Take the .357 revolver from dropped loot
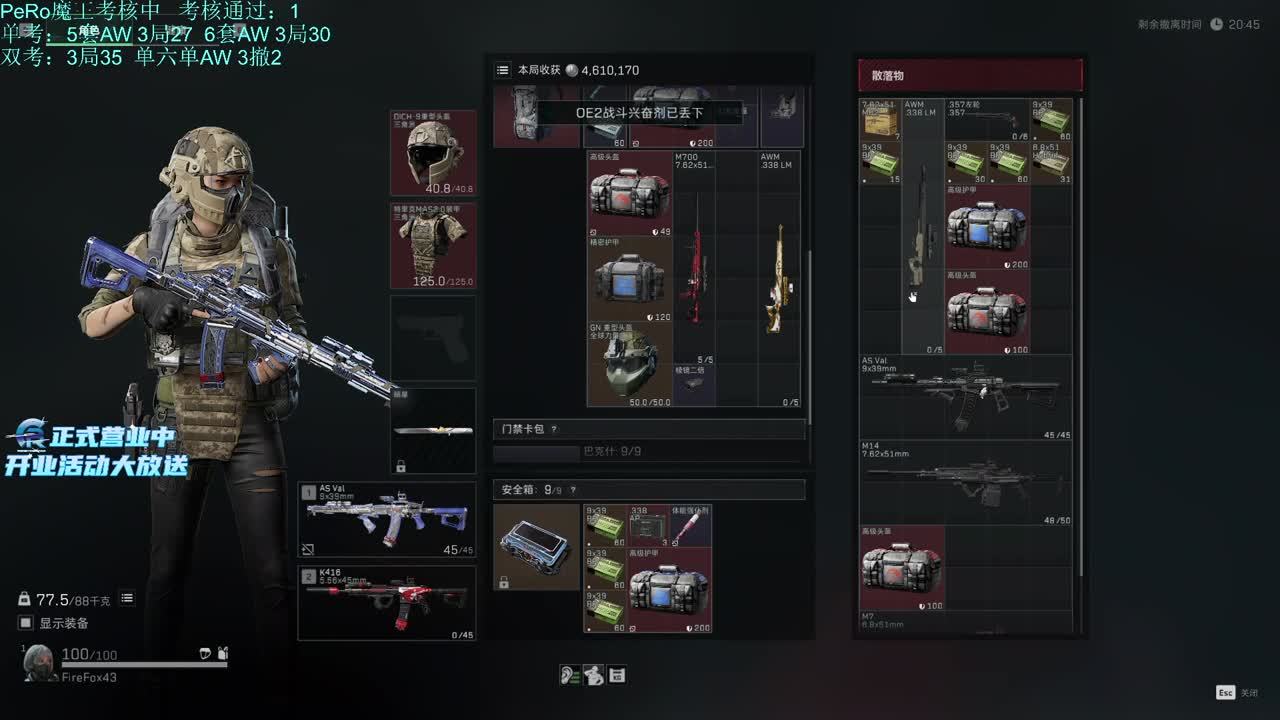The image size is (1280, 720). pyautogui.click(x=987, y=119)
